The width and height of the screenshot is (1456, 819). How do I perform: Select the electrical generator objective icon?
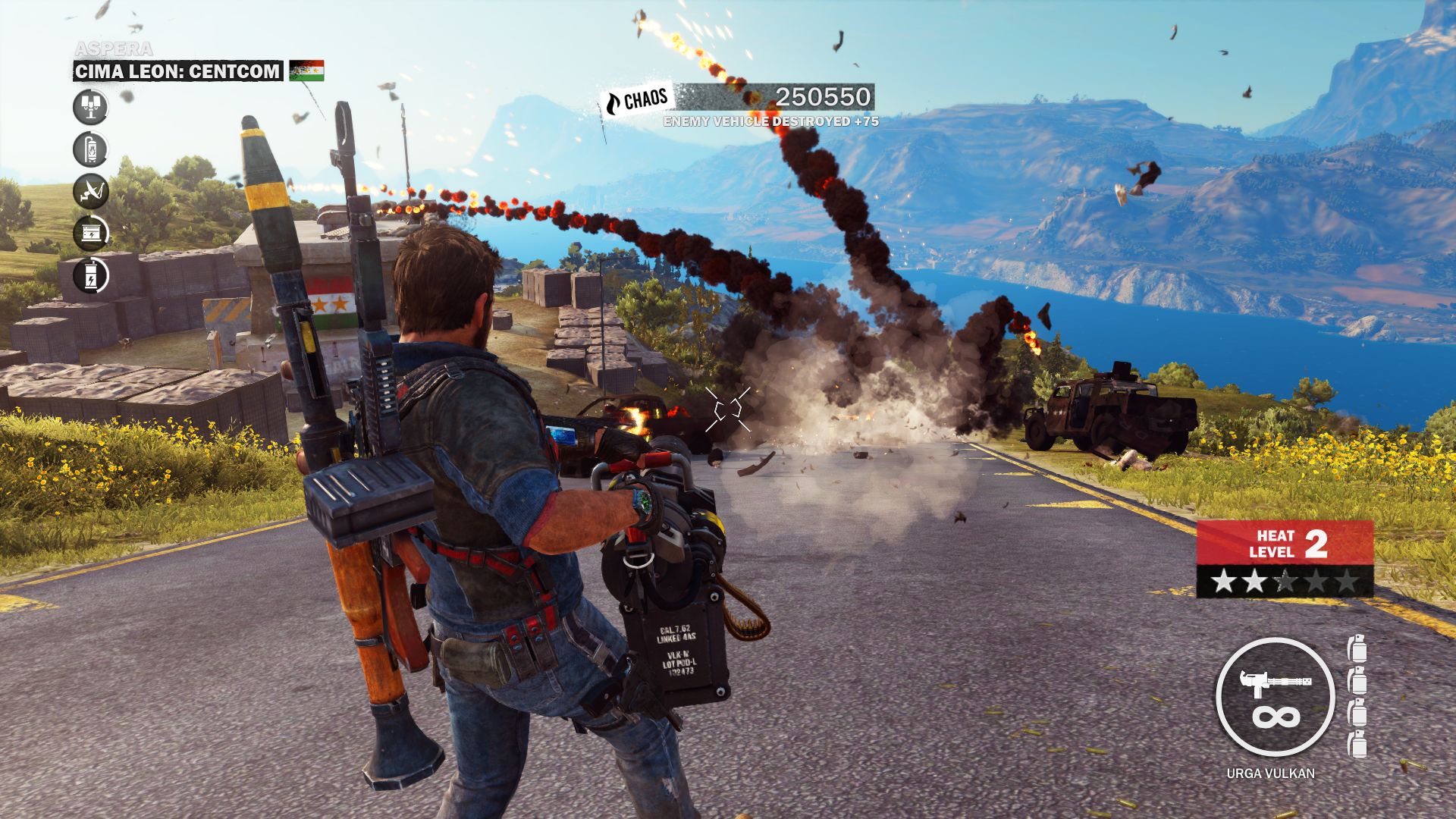[90, 233]
